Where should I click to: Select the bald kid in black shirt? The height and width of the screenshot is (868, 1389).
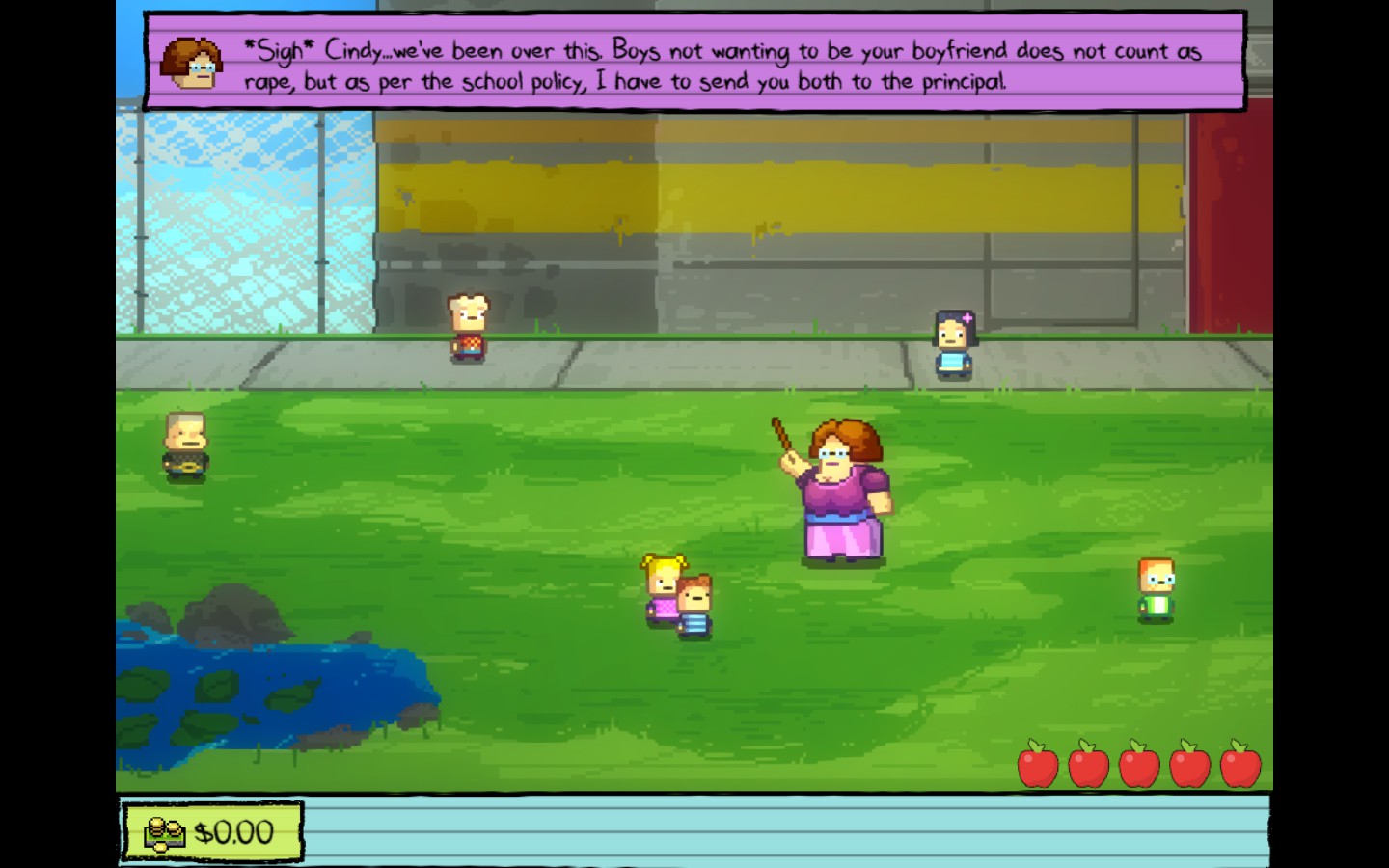click(x=183, y=444)
